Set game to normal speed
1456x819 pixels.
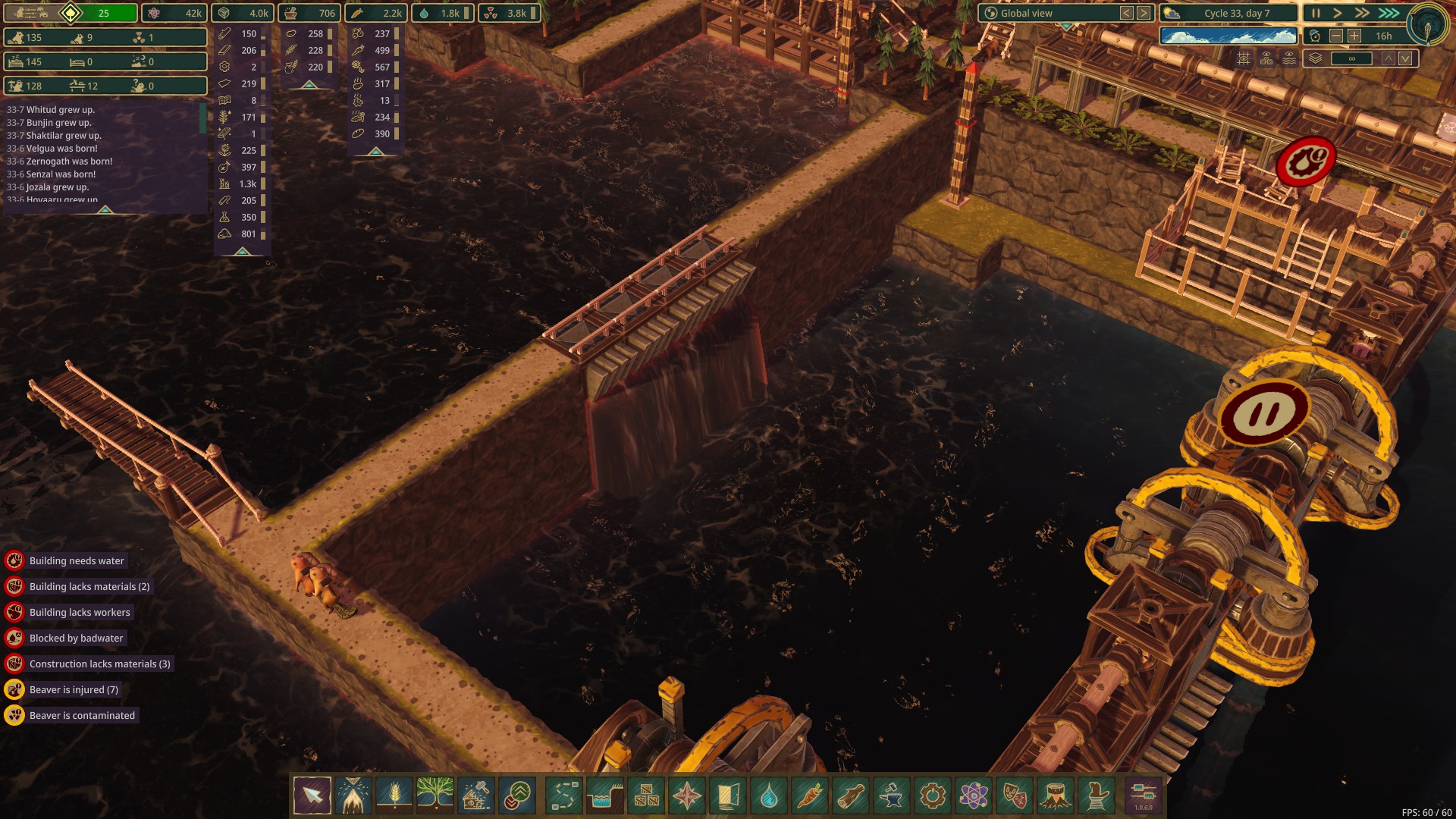click(1338, 13)
